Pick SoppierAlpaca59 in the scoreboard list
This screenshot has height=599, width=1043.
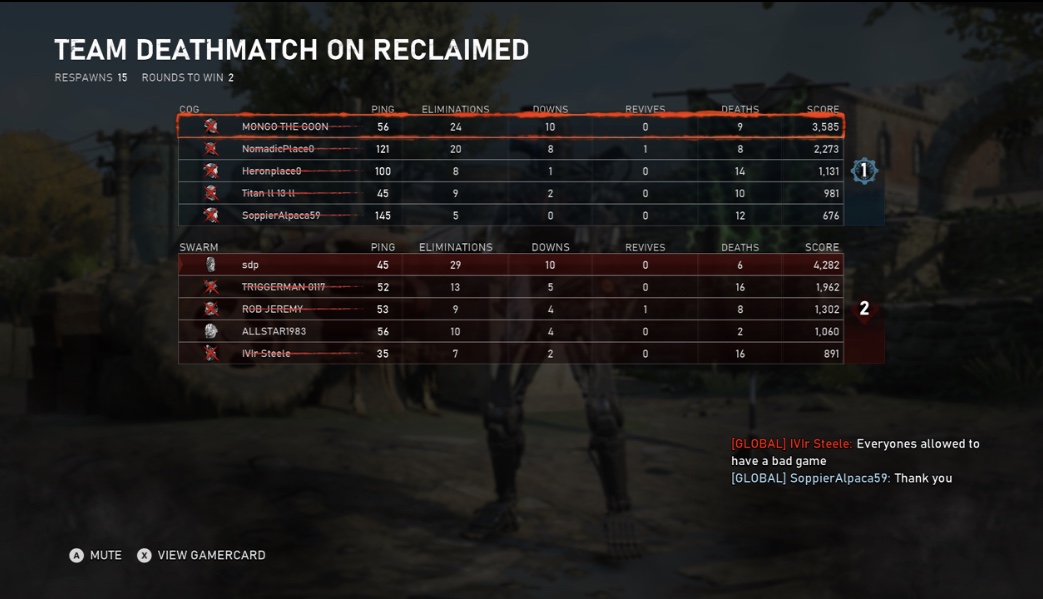point(510,215)
